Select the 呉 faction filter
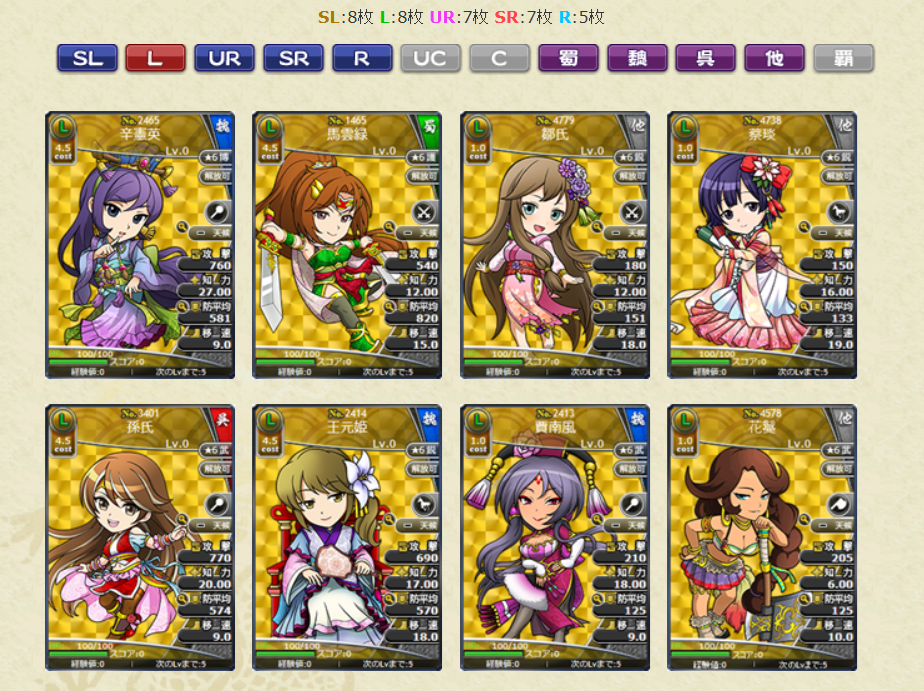 pos(705,58)
